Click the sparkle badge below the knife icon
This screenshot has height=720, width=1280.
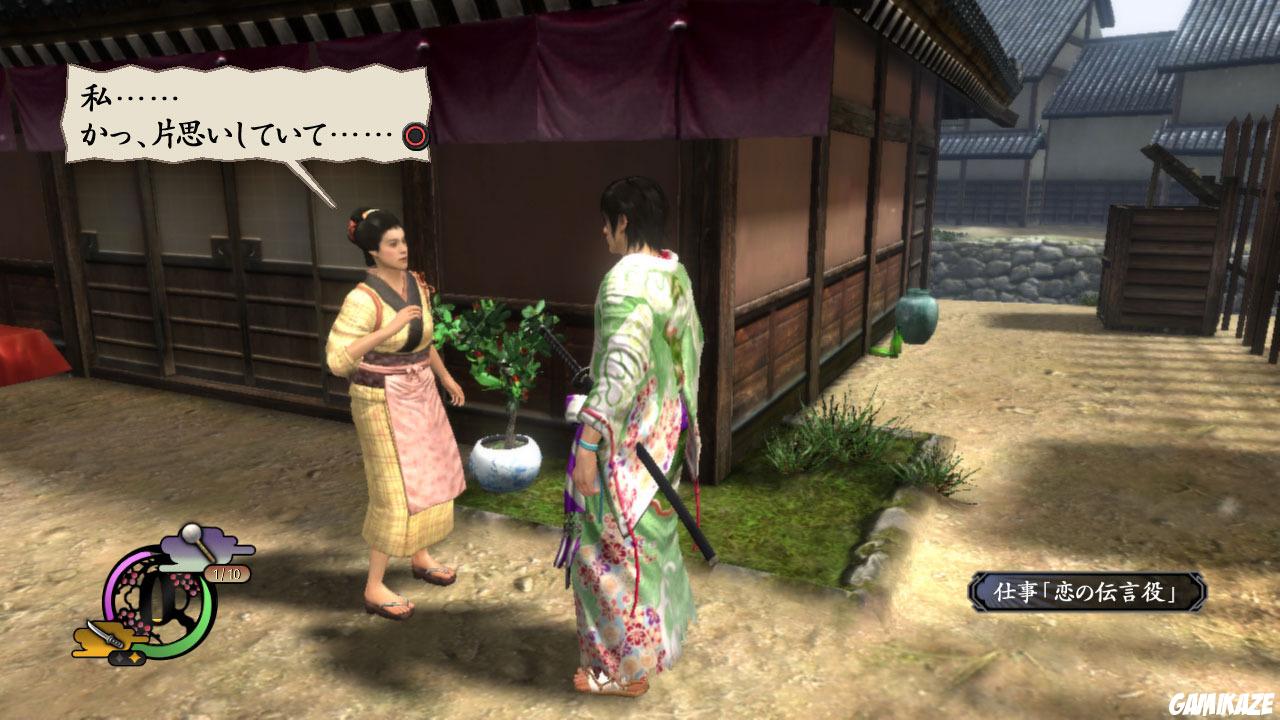(x=126, y=656)
